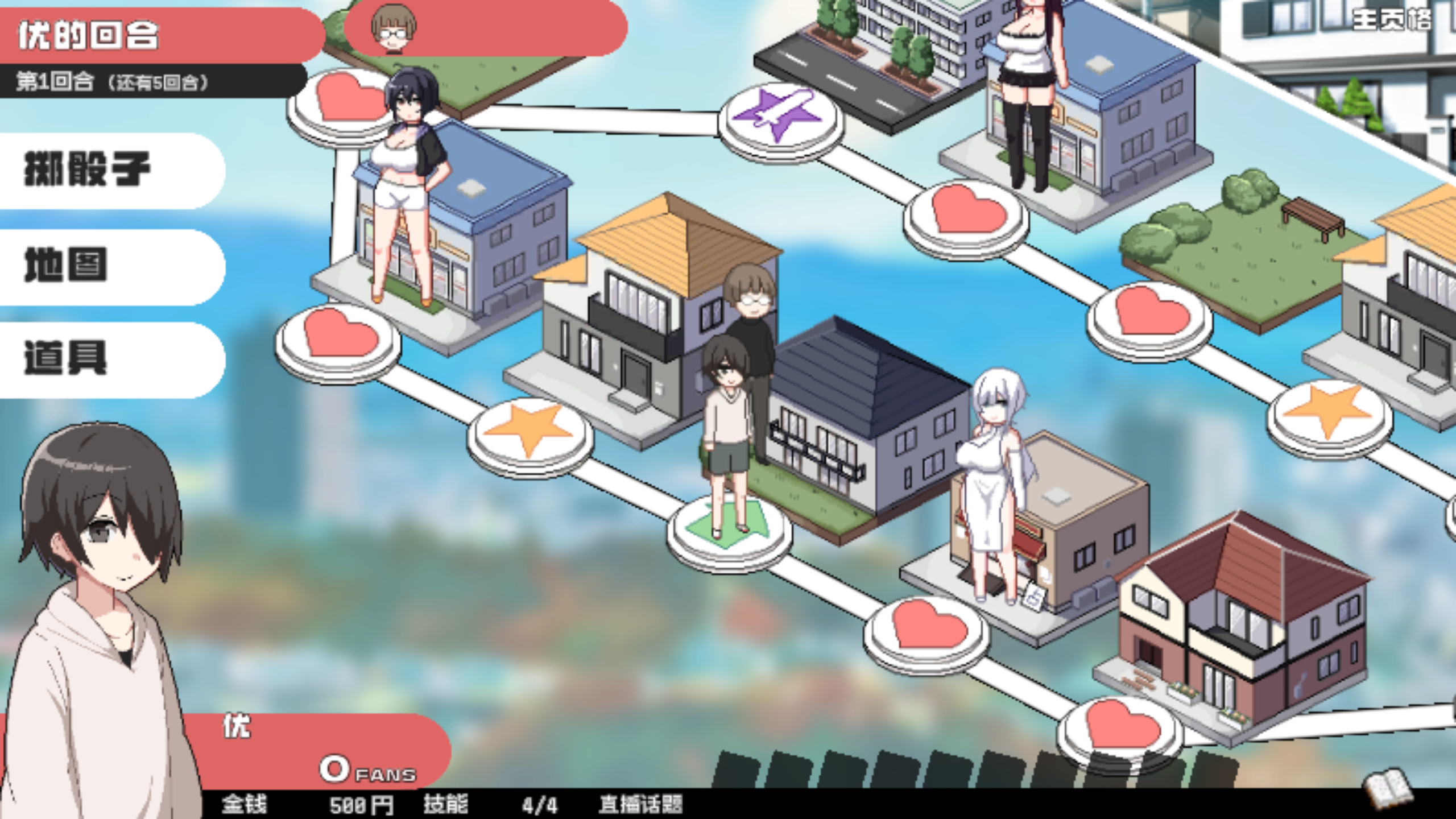This screenshot has width=1456, height=819.
Task: Click the glasses character portrait in the turn bar
Action: point(392,28)
